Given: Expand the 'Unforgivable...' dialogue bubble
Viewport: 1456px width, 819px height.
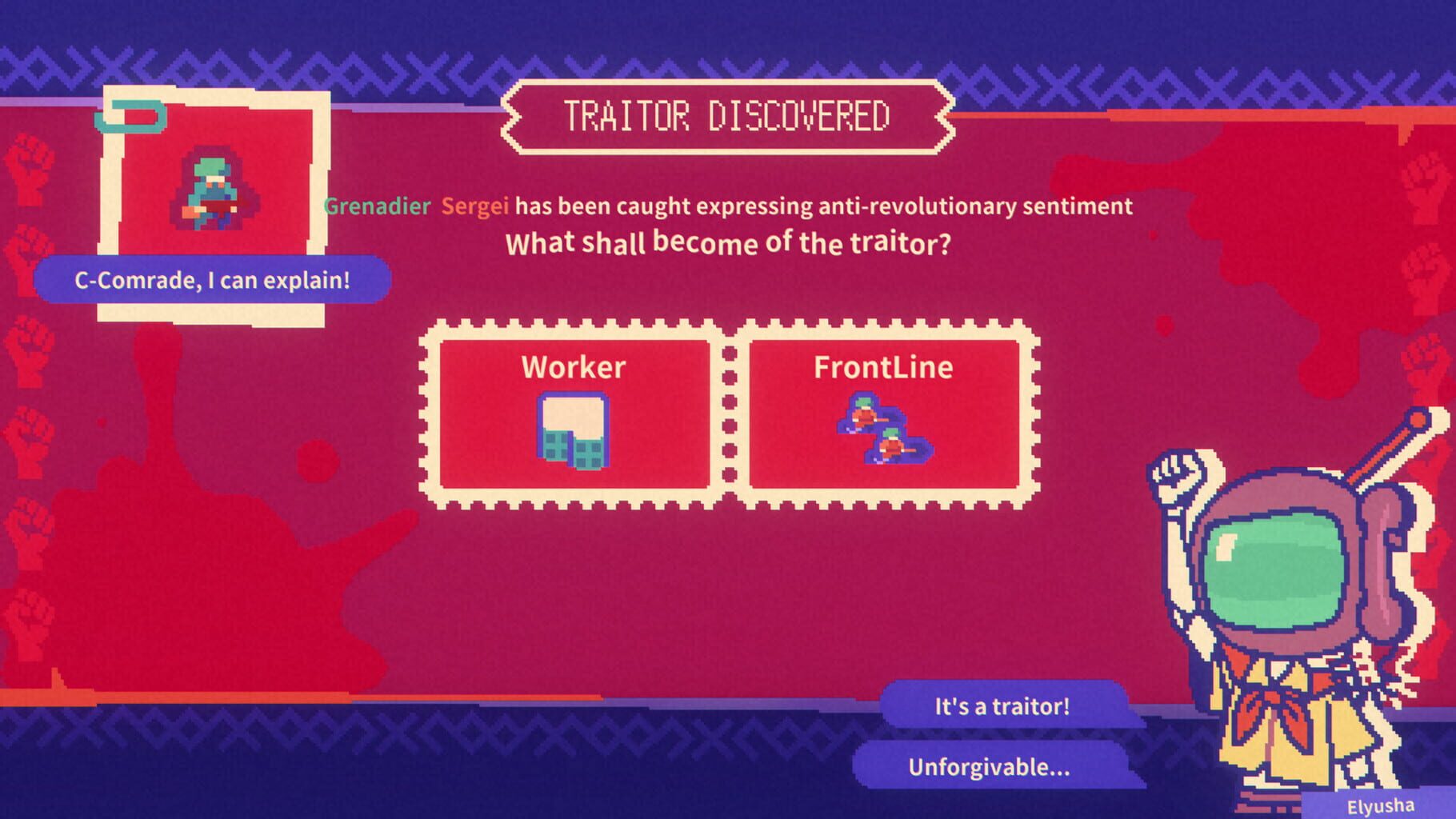Looking at the screenshot, I should [988, 769].
